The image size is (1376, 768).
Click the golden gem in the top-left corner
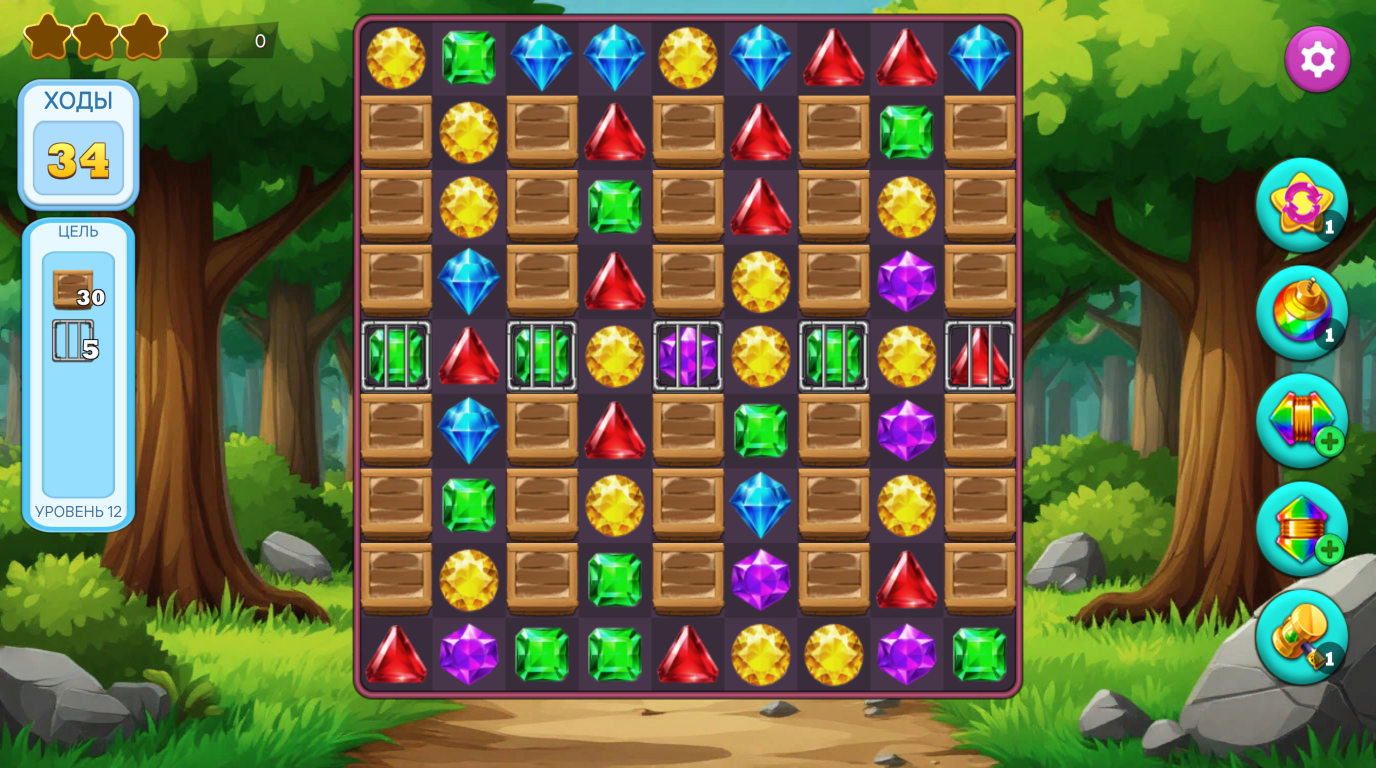coord(395,57)
